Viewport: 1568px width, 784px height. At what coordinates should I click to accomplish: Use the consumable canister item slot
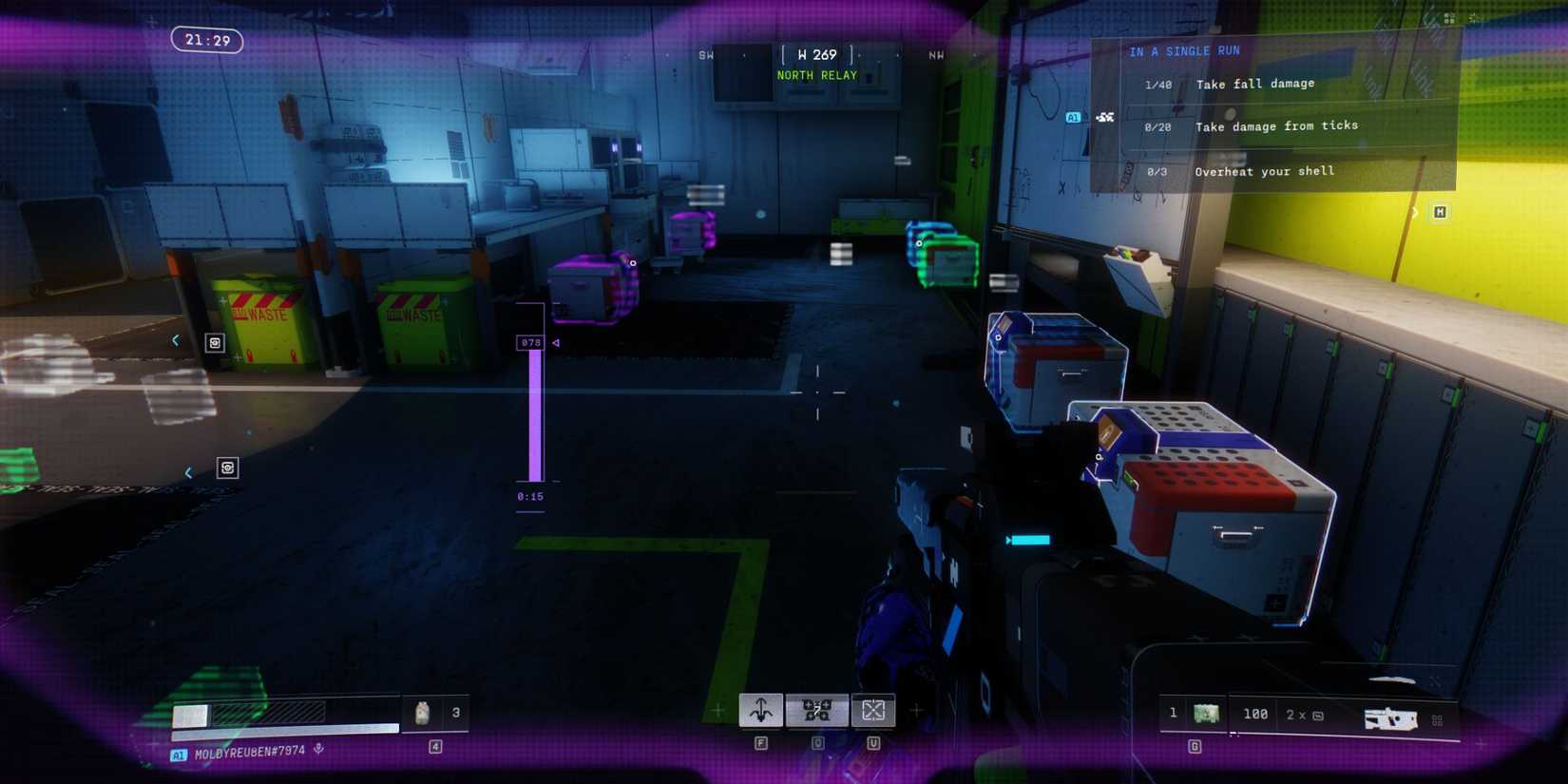(423, 713)
